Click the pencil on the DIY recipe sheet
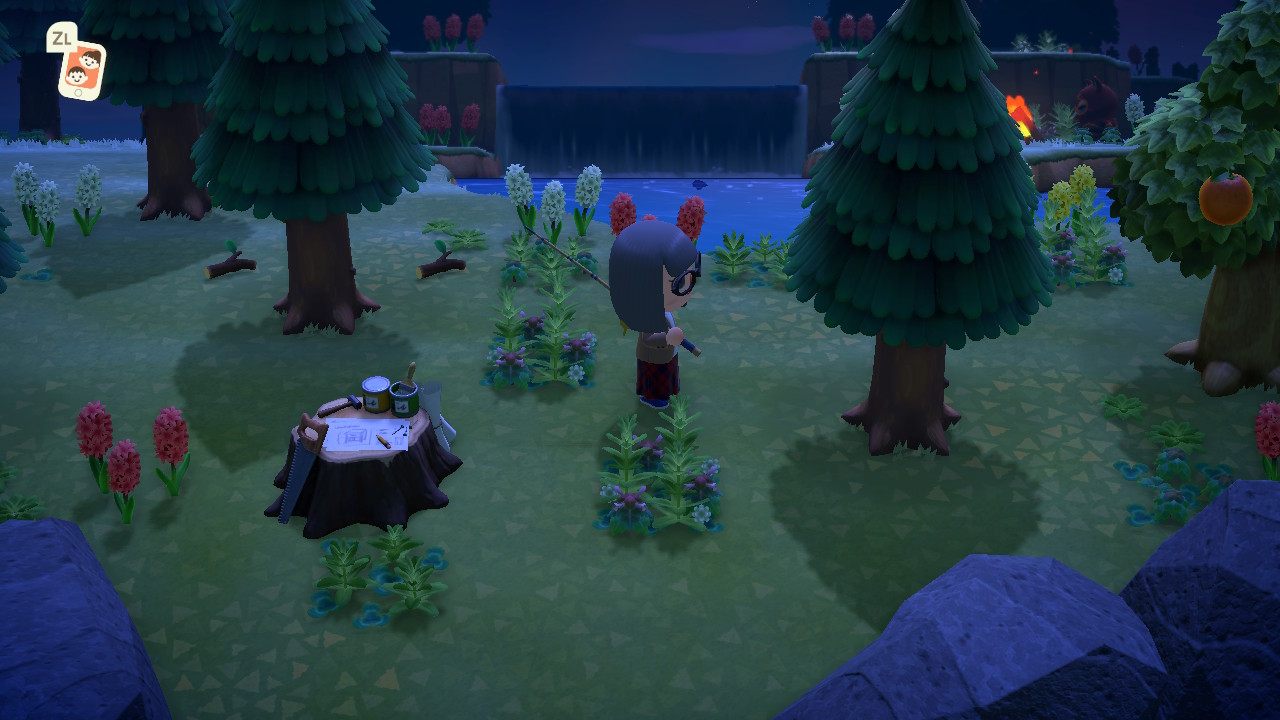 click(382, 441)
